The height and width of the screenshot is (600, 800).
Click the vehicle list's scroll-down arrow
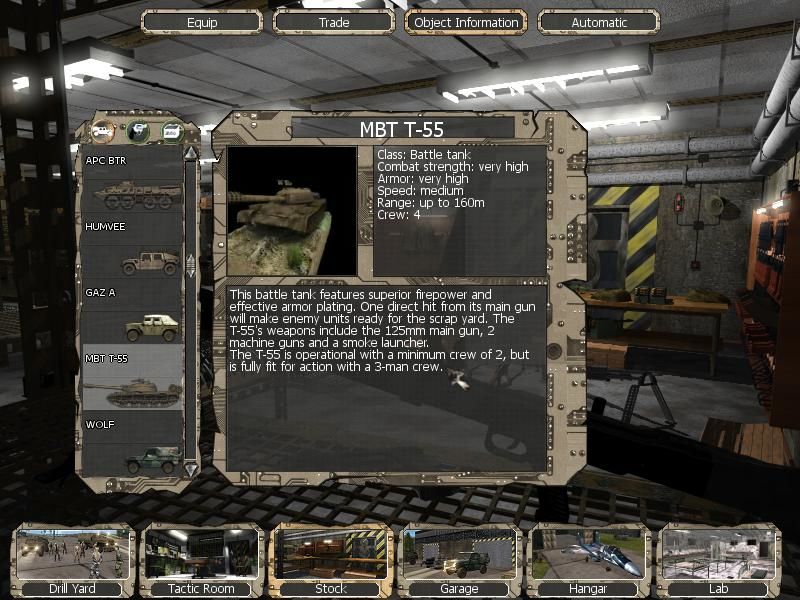(x=191, y=467)
